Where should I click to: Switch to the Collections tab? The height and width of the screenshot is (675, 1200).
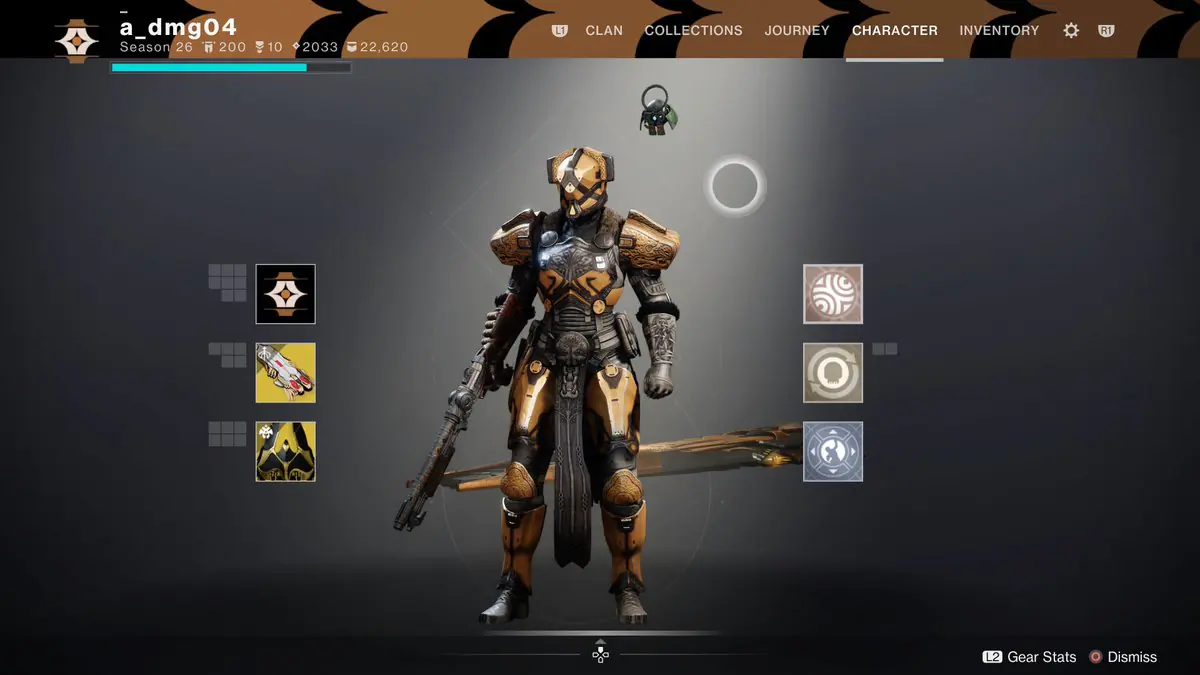[x=693, y=30]
